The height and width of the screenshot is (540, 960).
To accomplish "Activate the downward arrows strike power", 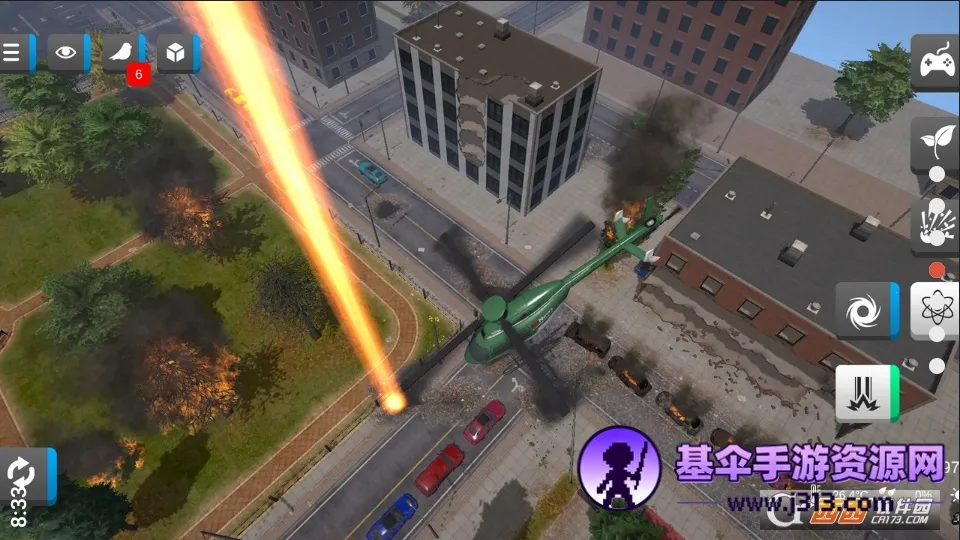I will [x=861, y=393].
